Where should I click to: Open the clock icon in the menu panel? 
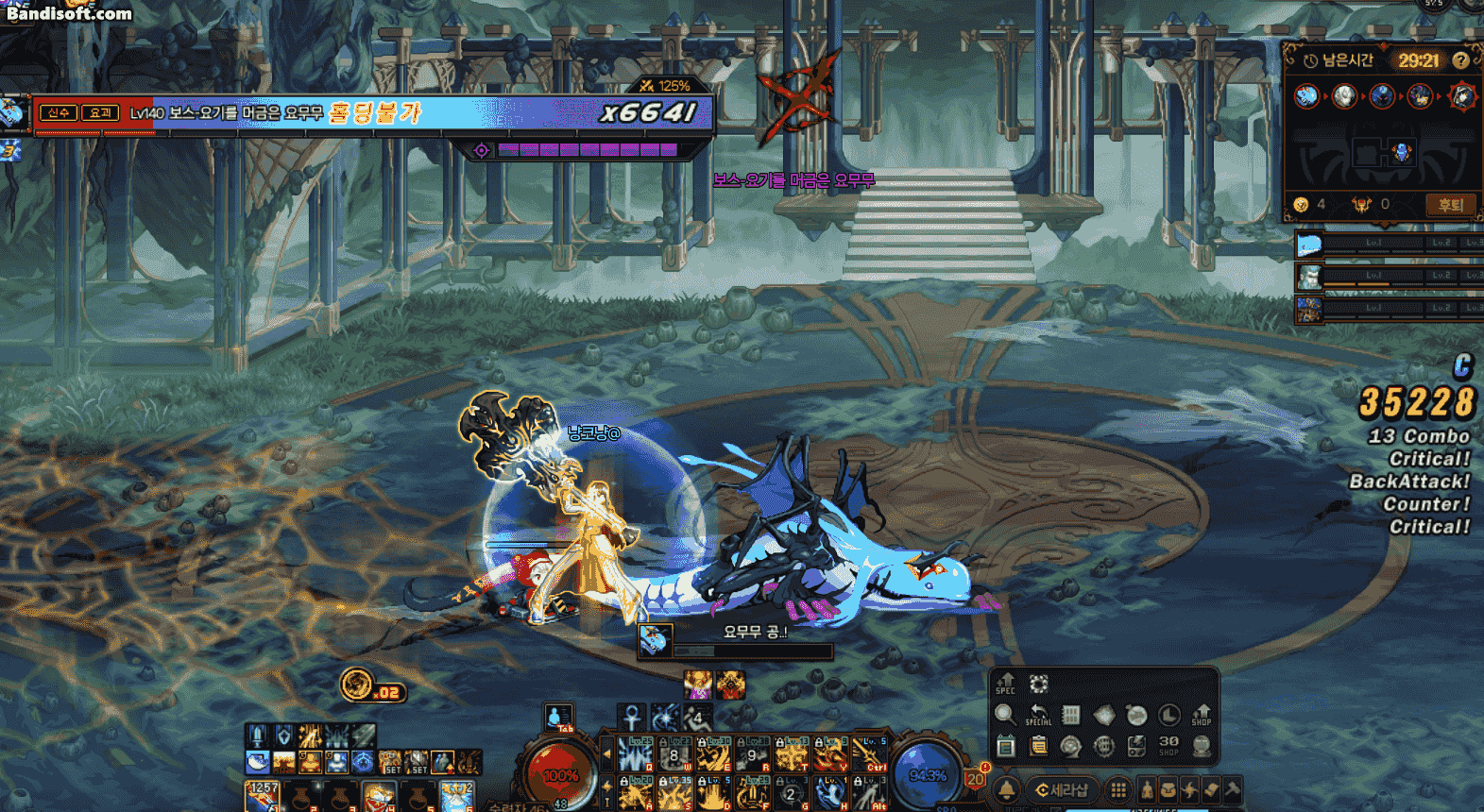(x=1168, y=715)
